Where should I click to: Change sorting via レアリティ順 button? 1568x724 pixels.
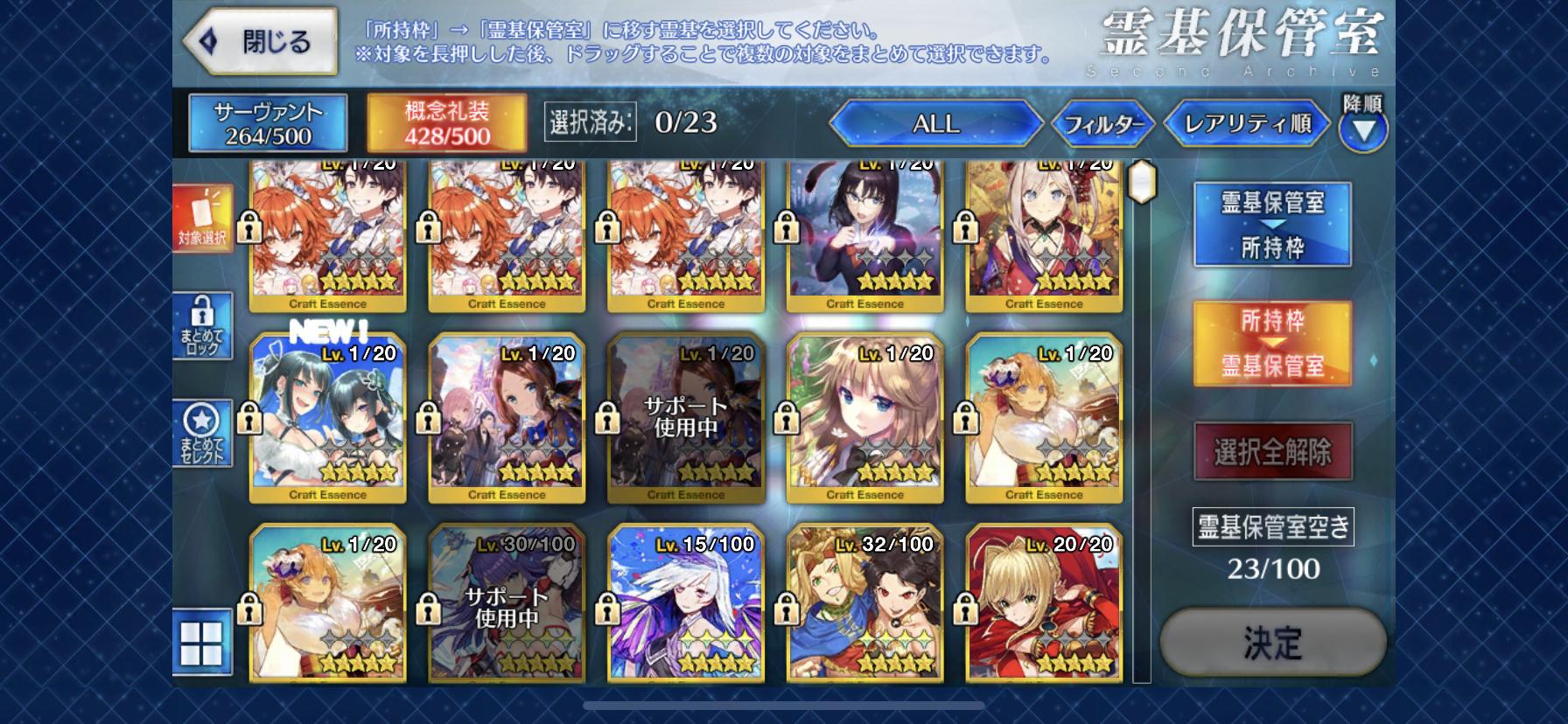(1247, 124)
